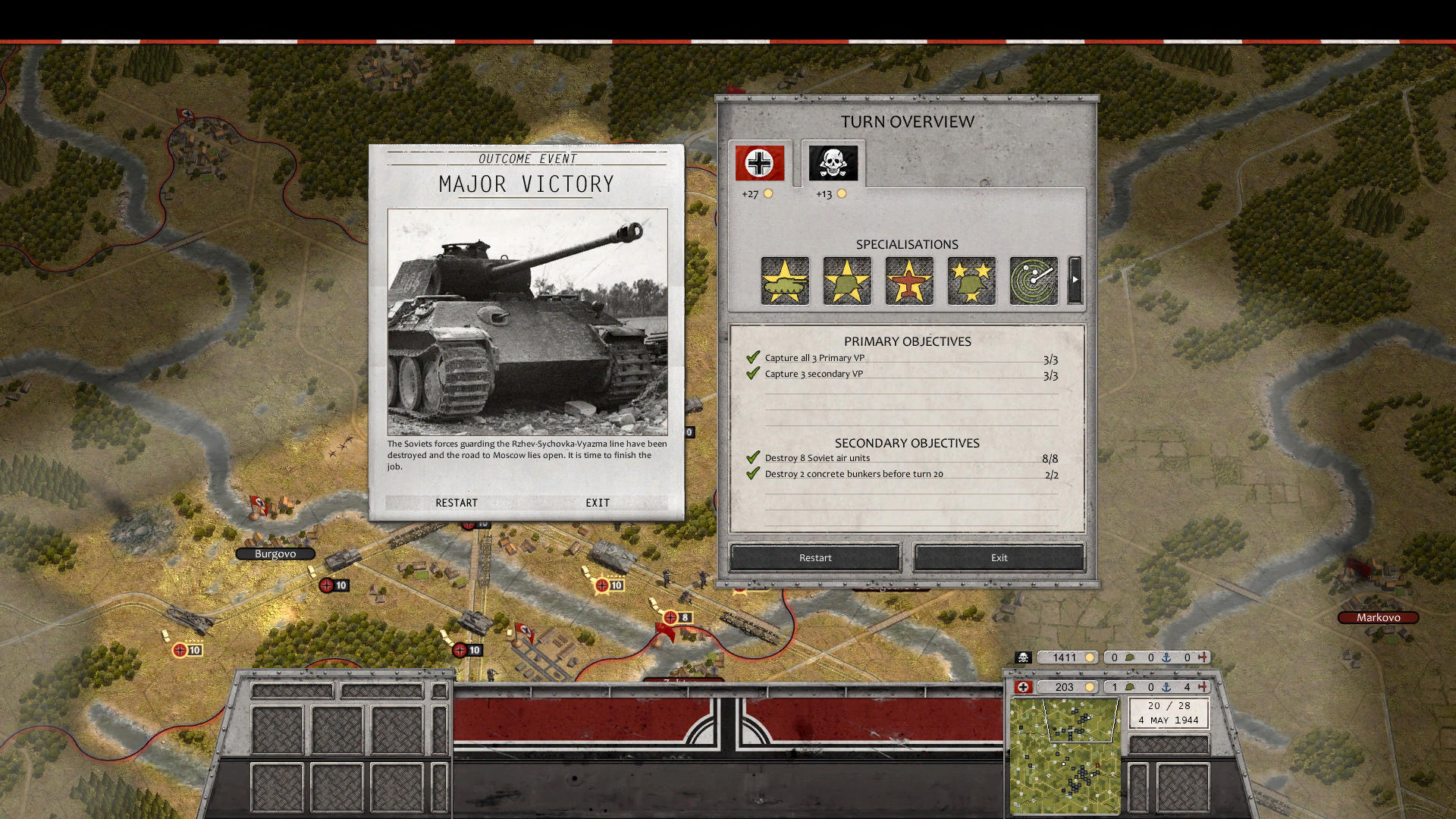
Task: Click the yellow prestige coin next to 203
Action: pos(1090,687)
